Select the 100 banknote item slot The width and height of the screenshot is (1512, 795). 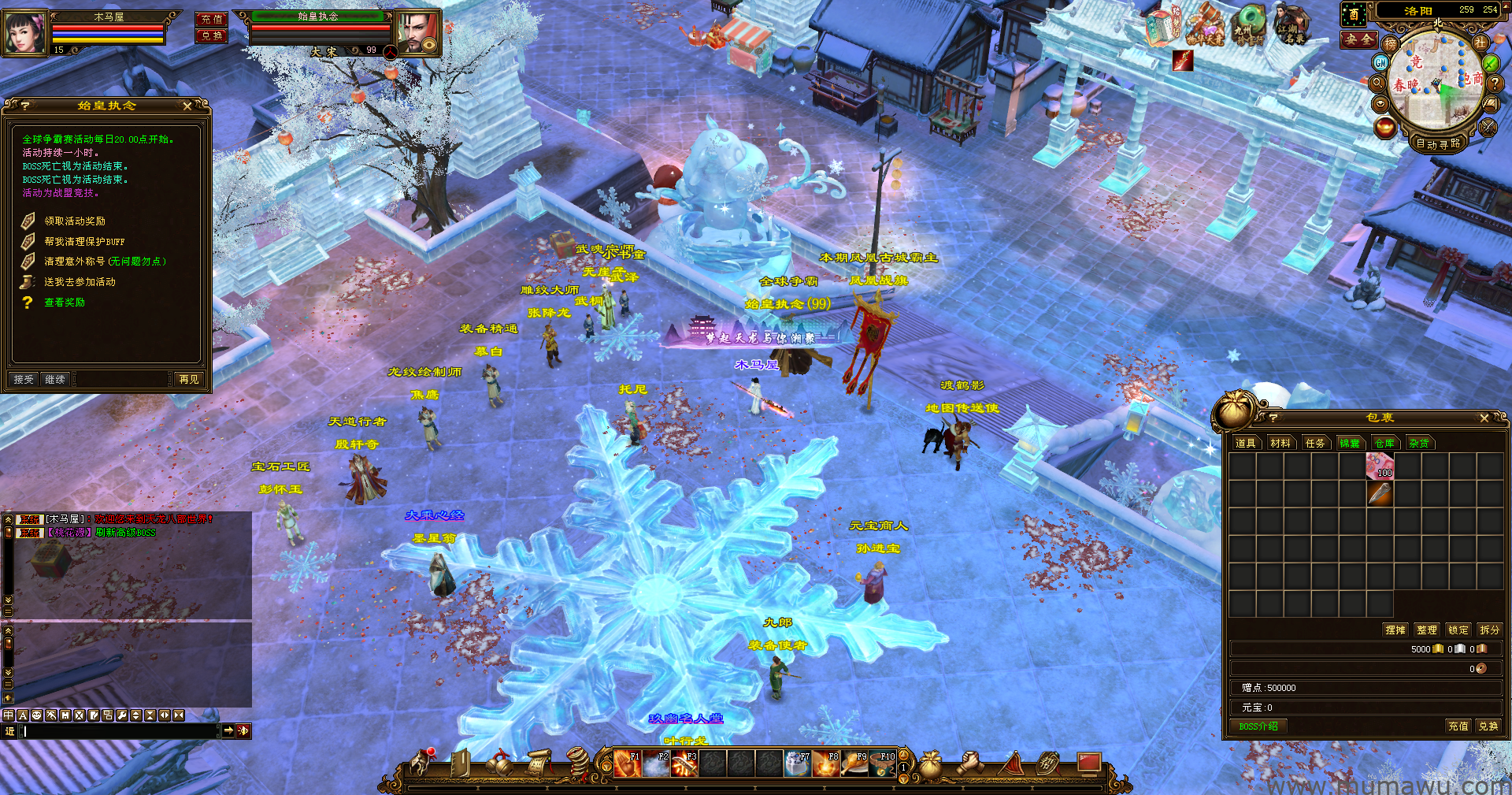tap(1380, 466)
